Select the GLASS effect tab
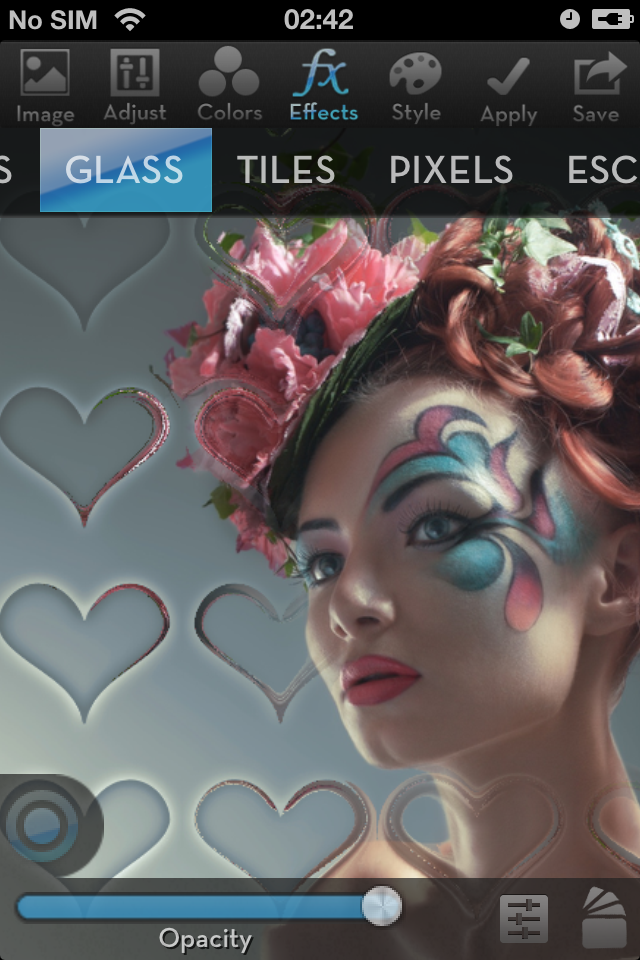Screen dimensions: 640x960 126,170
